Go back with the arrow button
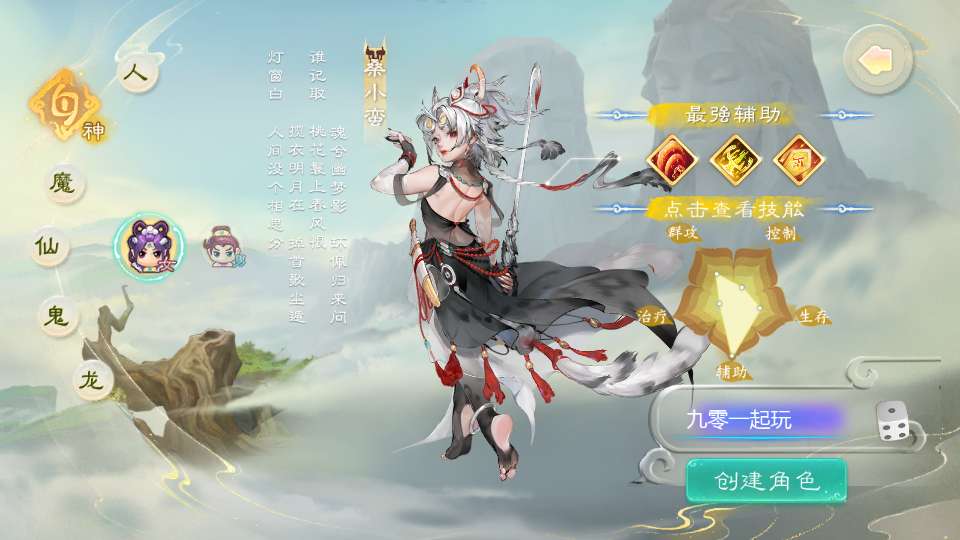 877,60
